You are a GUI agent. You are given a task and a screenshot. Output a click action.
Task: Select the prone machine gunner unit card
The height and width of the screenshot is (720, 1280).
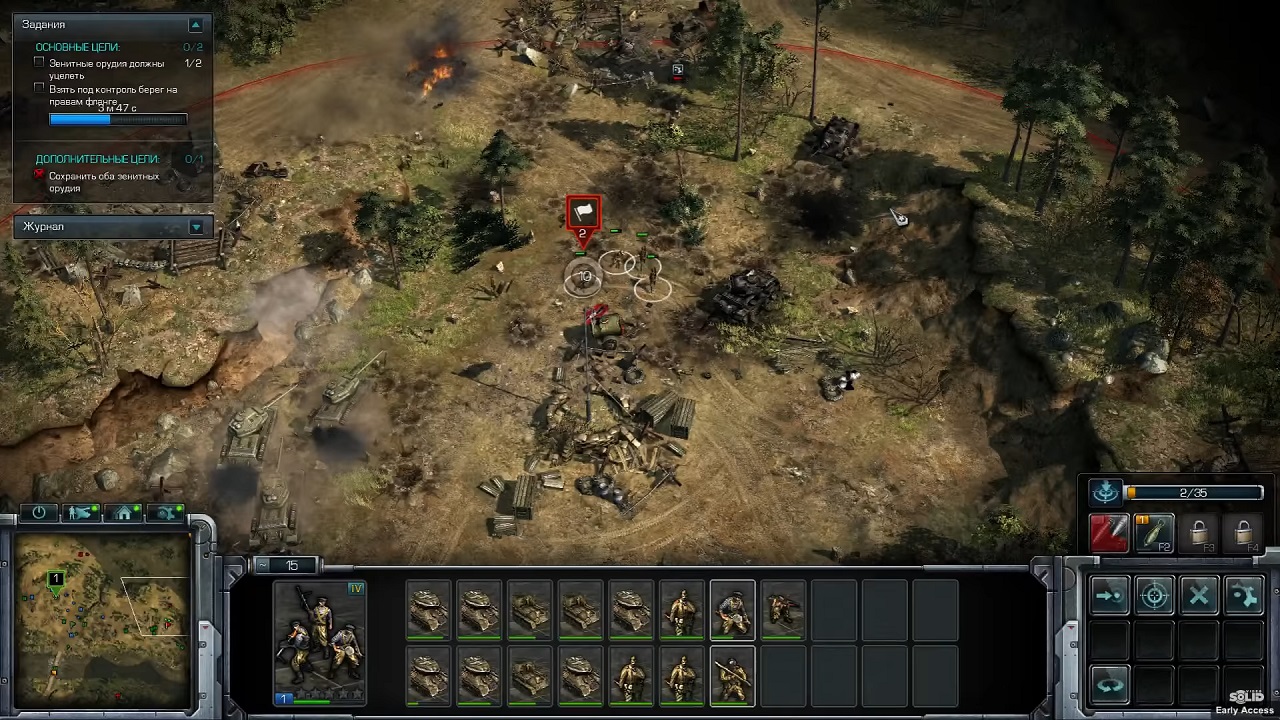coord(783,609)
